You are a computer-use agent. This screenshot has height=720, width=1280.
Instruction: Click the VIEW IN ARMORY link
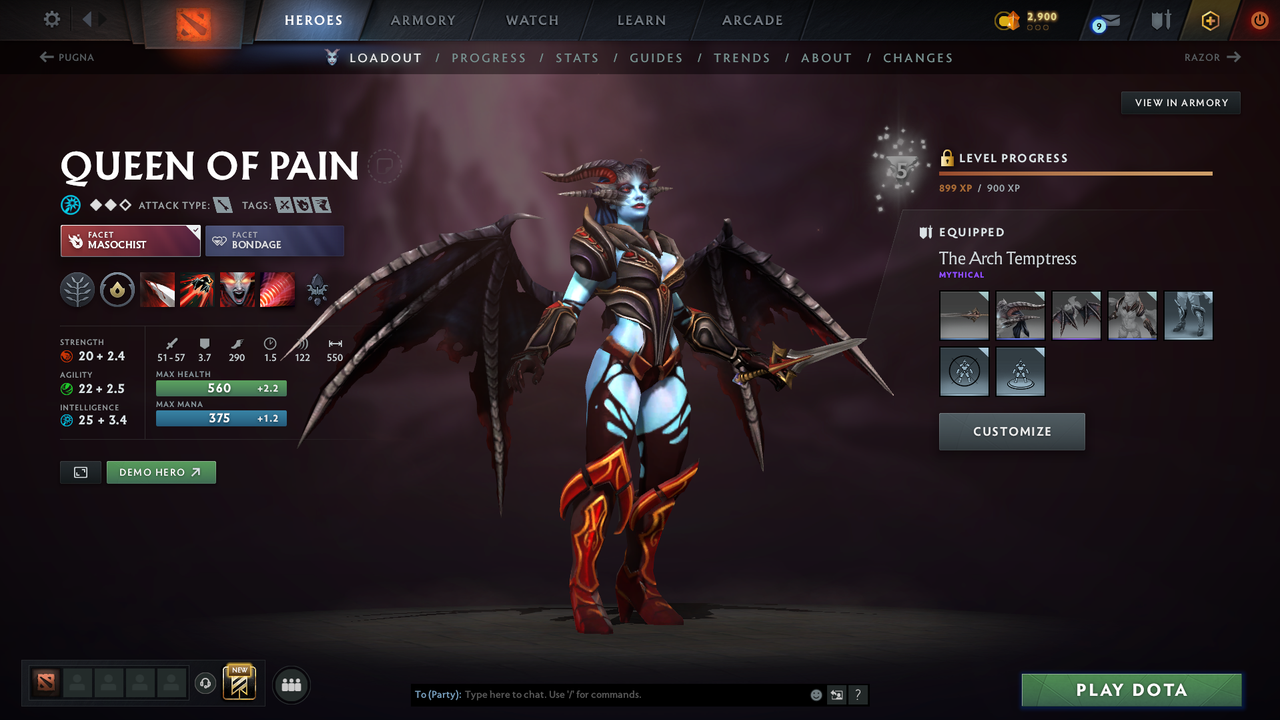tap(1180, 102)
